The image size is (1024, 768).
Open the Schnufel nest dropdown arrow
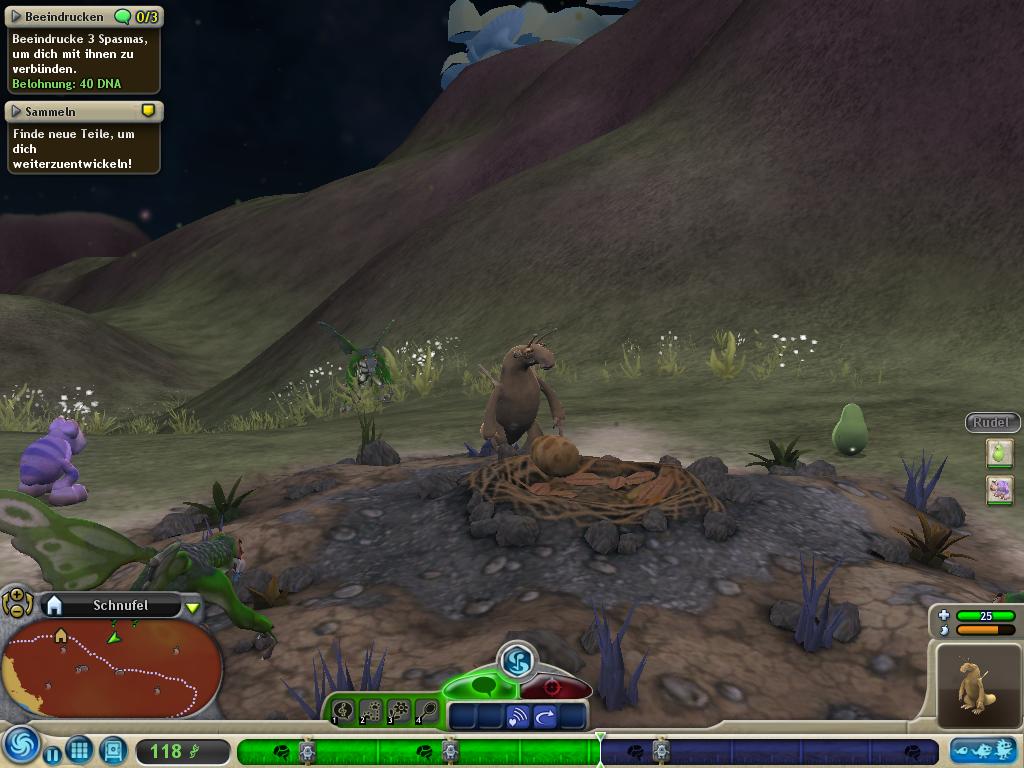coord(192,607)
